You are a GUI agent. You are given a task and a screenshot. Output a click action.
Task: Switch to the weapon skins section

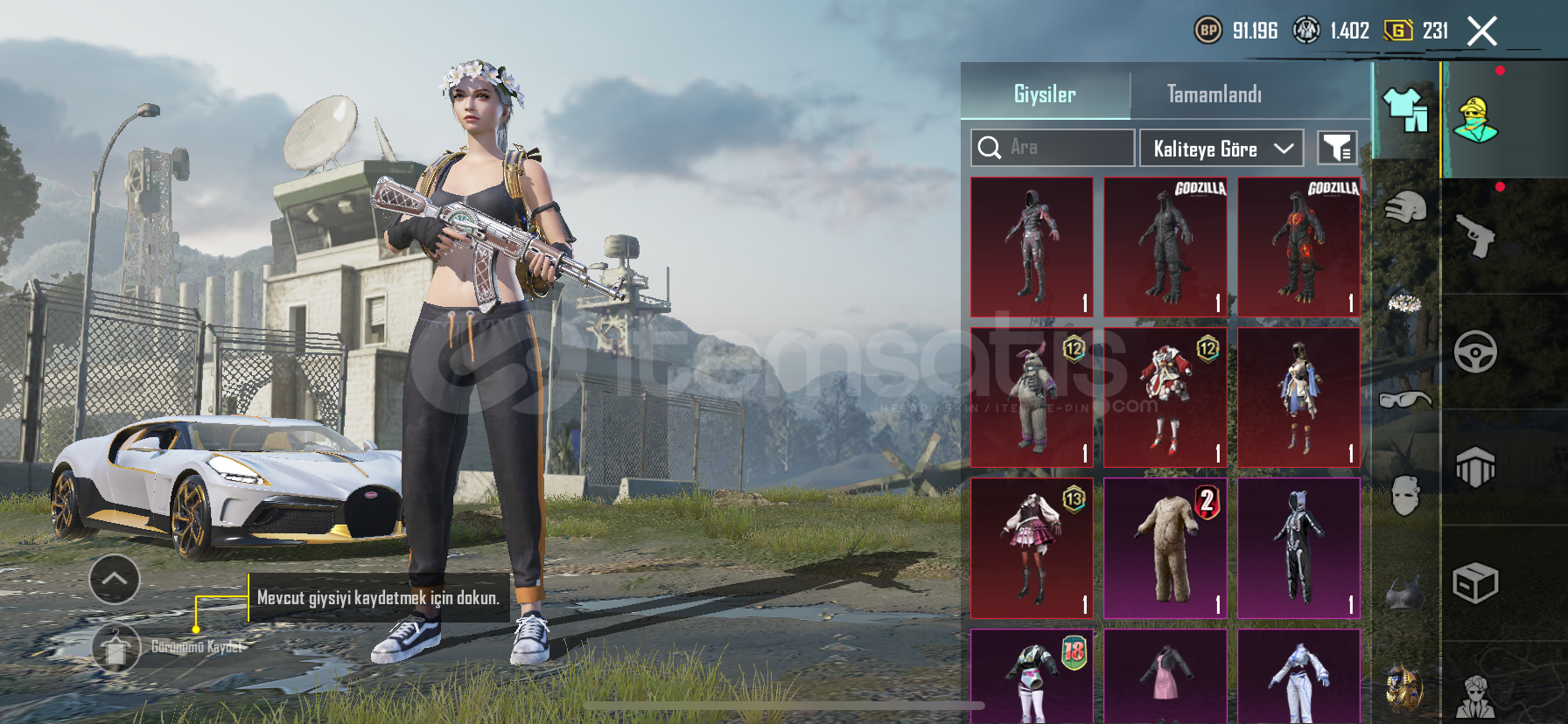1476,236
